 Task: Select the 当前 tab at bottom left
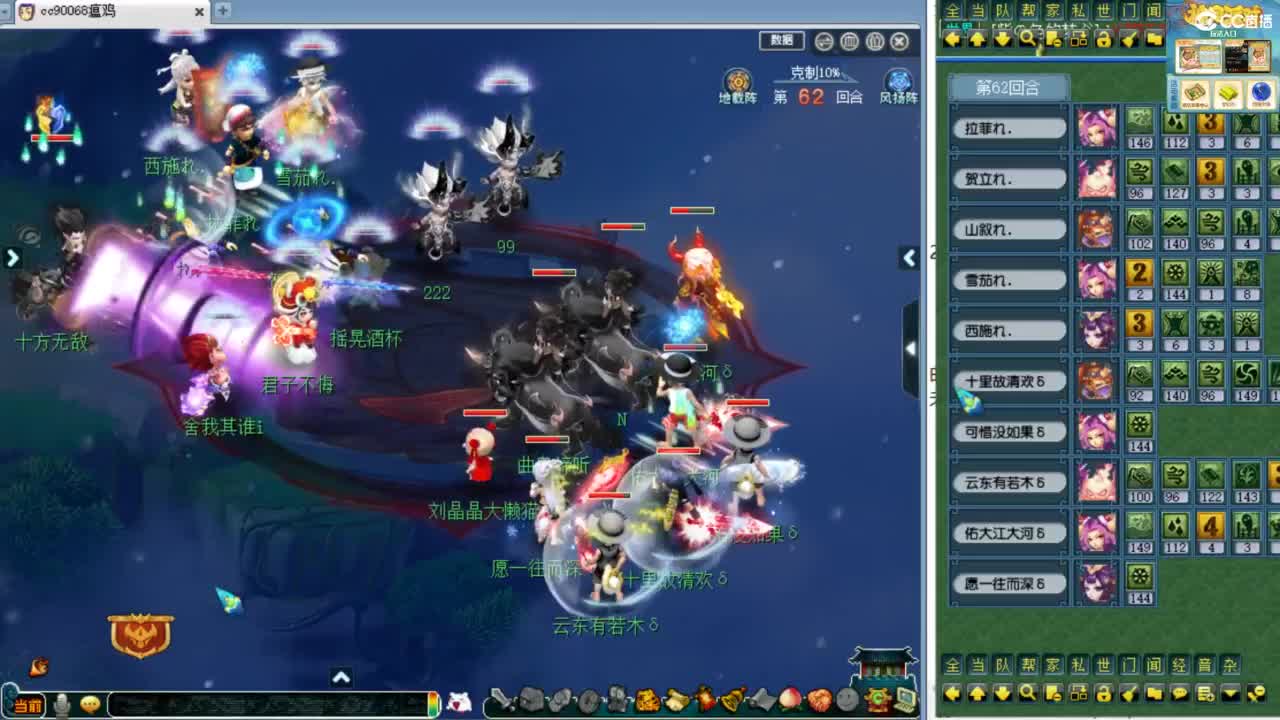pyautogui.click(x=29, y=703)
